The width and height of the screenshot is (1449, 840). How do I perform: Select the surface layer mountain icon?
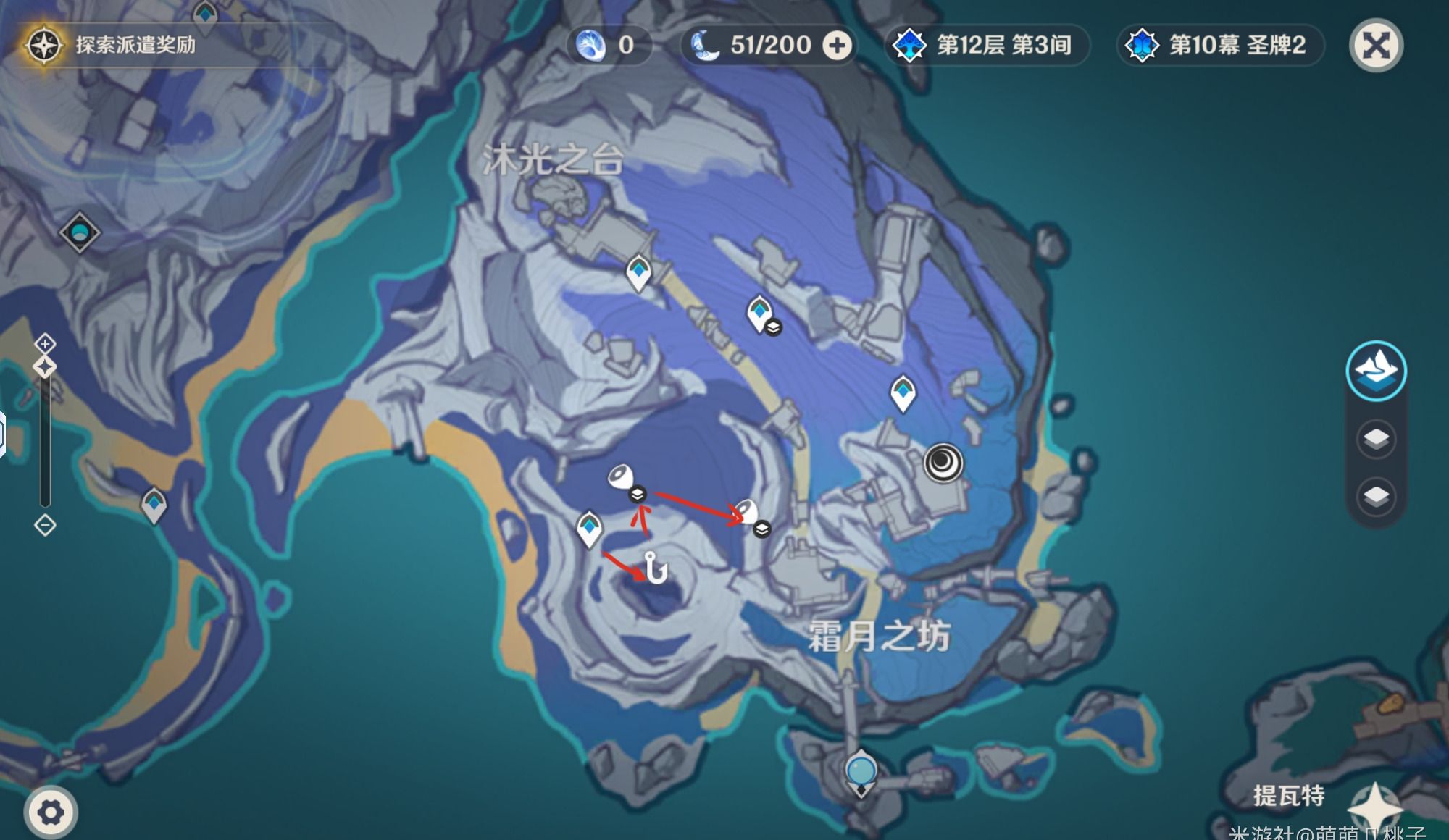[x=1376, y=371]
